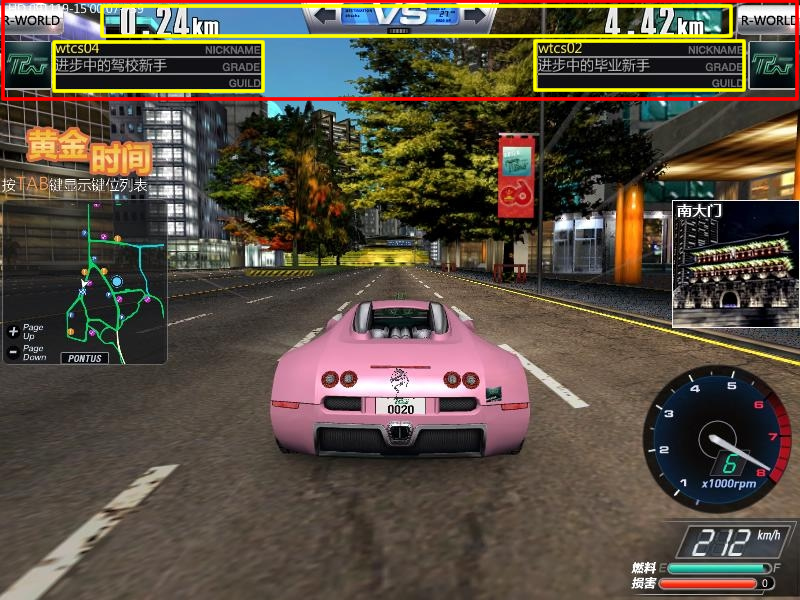Select the wtcs02 opponent info panel
The width and height of the screenshot is (800, 600).
(x=640, y=66)
